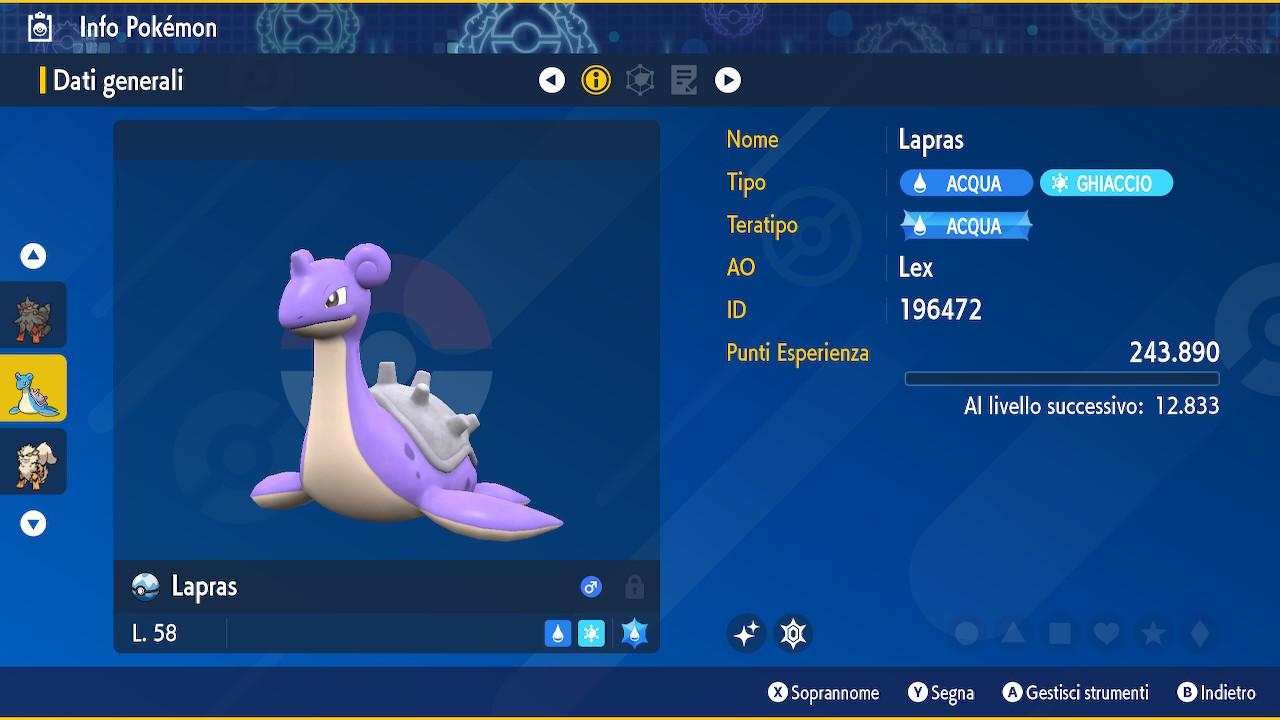This screenshot has width=1280, height=720.
Task: Toggle the triangle marking
Action: (1013, 633)
